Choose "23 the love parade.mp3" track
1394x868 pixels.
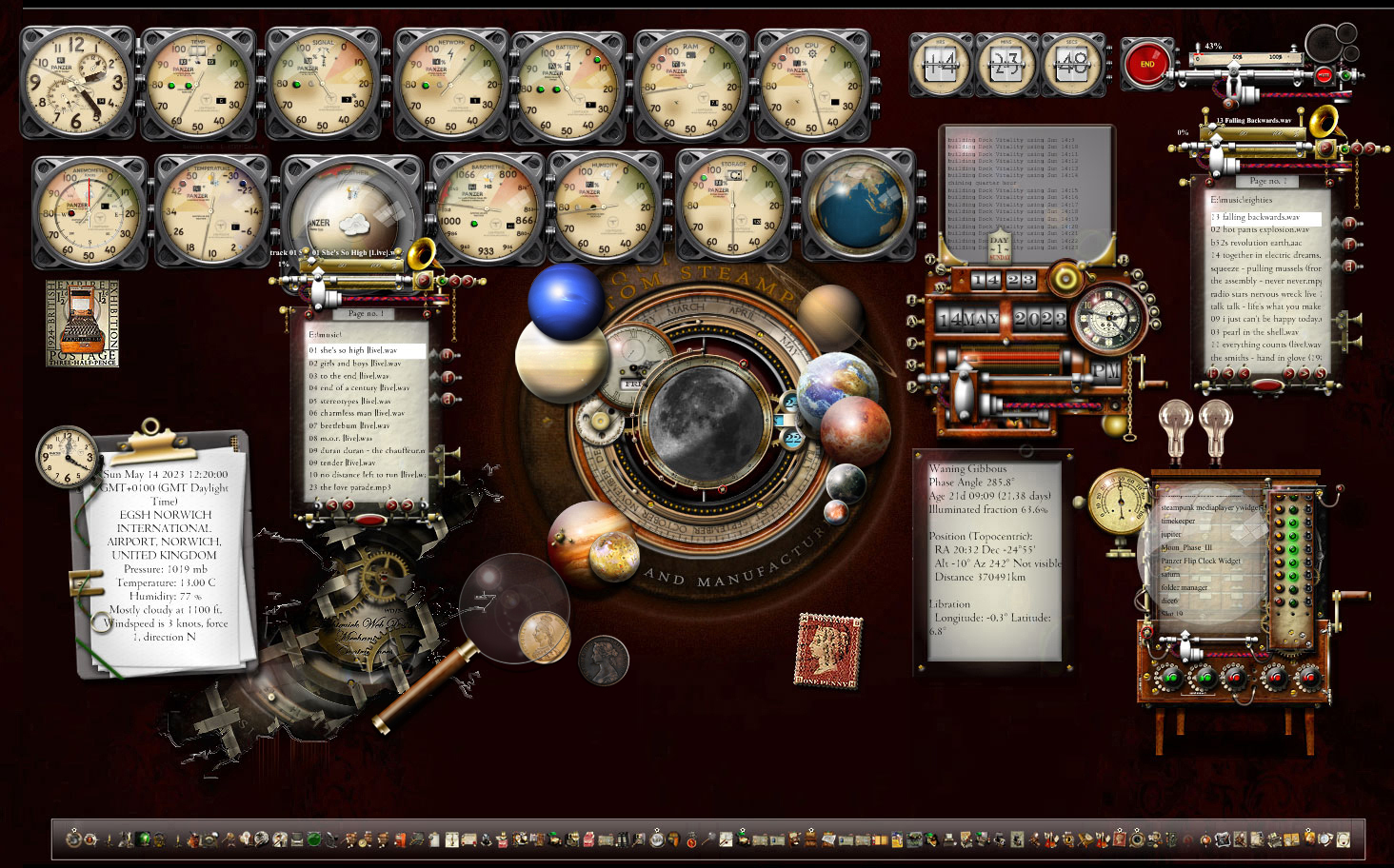349,487
